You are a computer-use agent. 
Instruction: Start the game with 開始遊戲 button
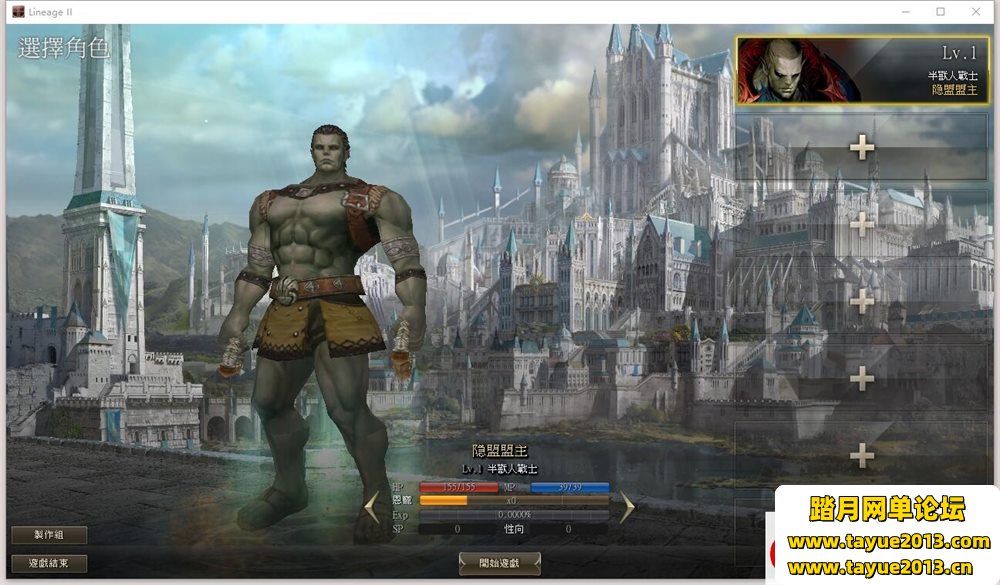point(500,563)
